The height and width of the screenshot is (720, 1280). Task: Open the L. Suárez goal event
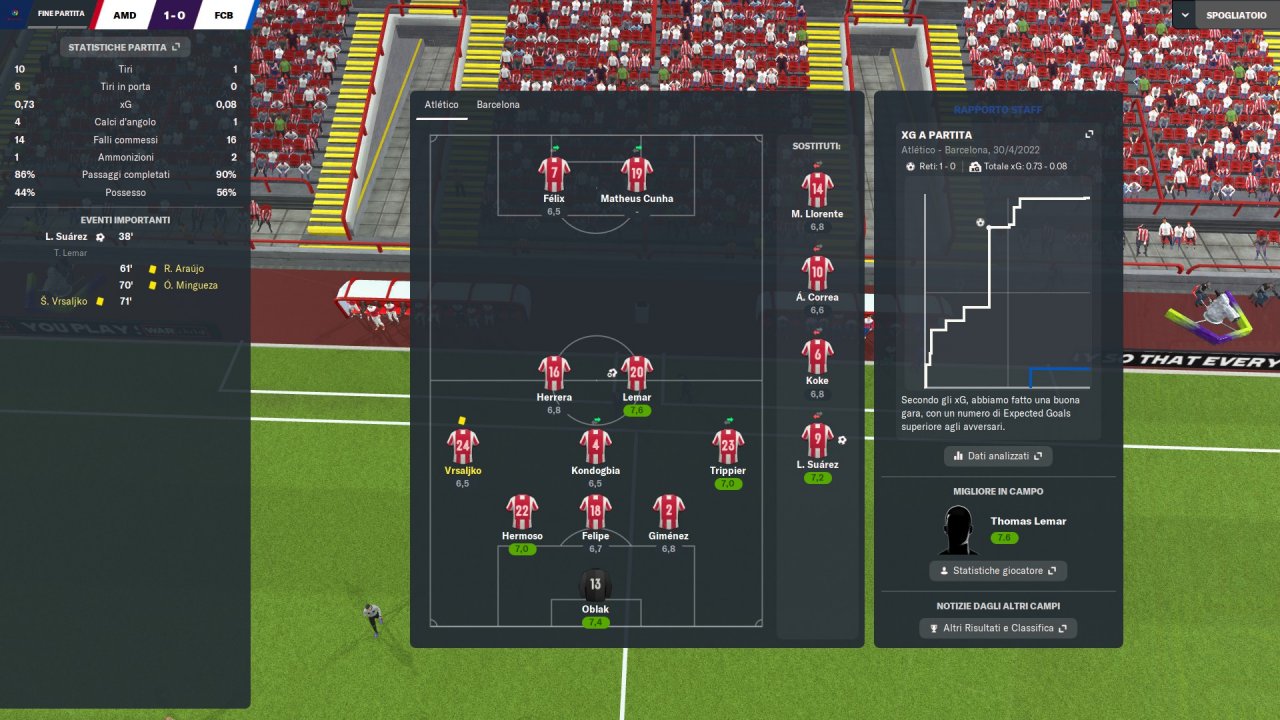67,237
